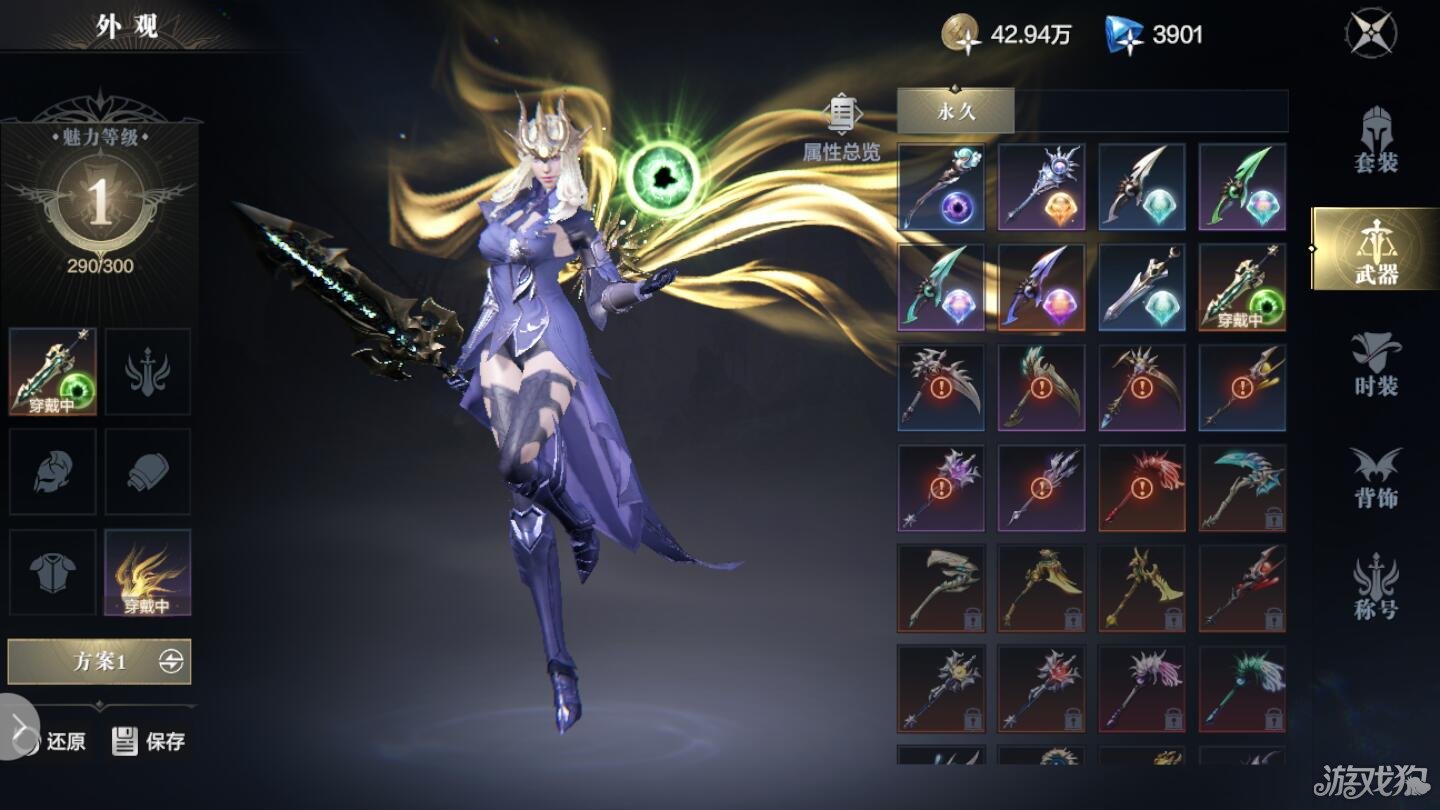Close the appearance screen with the X
The height and width of the screenshot is (810, 1440).
coord(1370,33)
